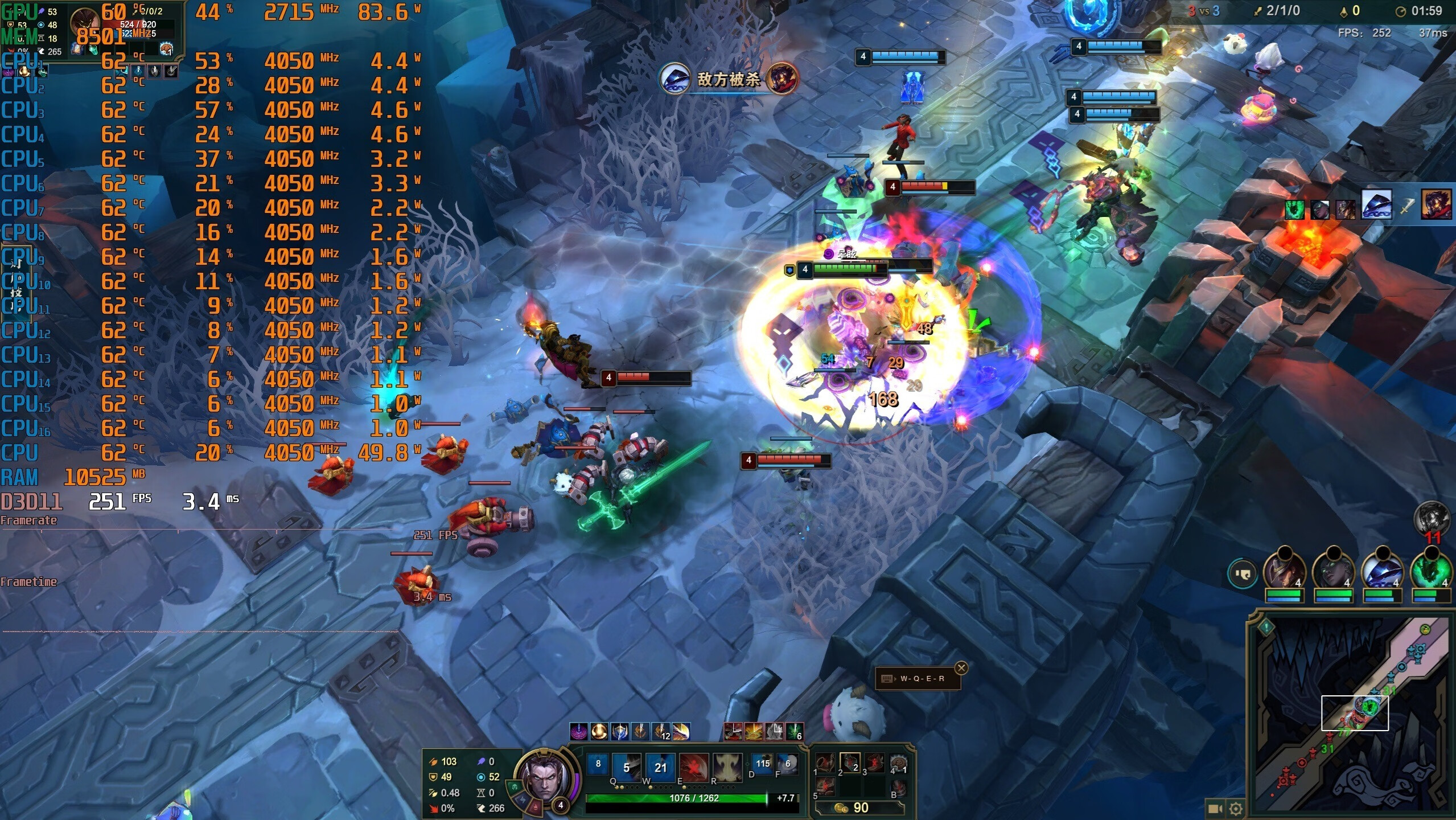Use the D summoner spell

(x=762, y=764)
